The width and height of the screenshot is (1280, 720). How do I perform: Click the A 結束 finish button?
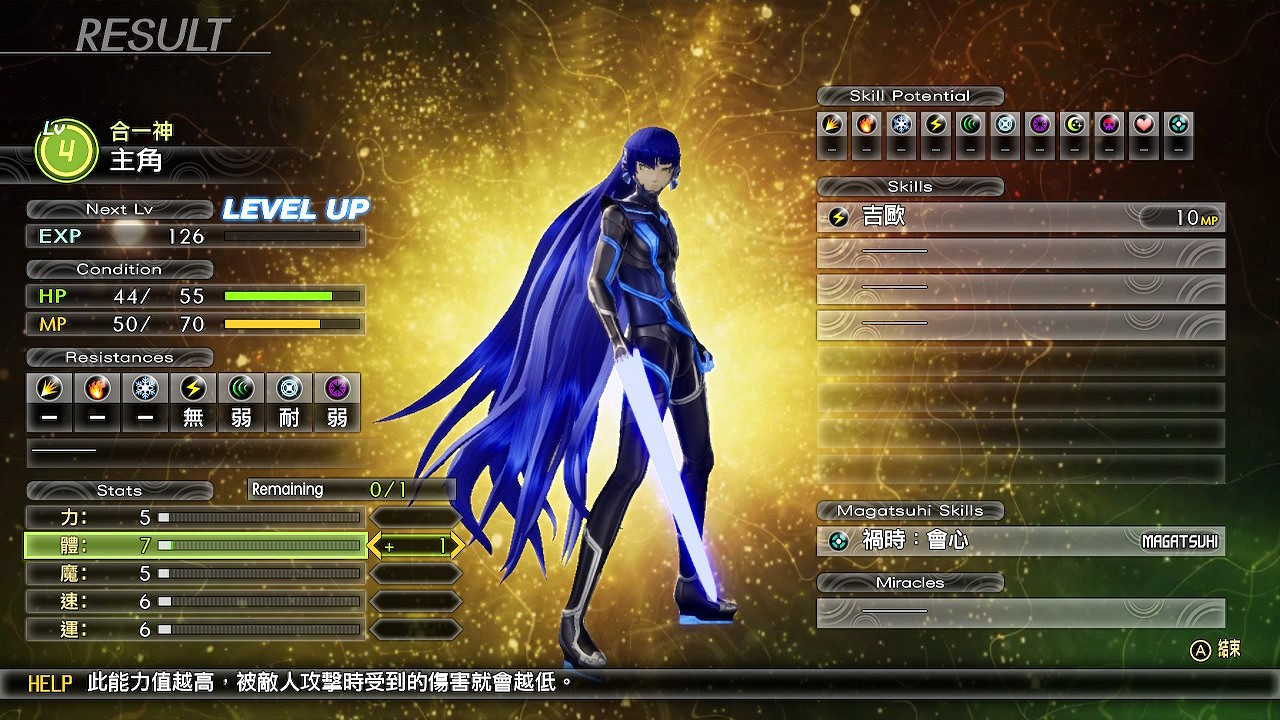pos(1213,649)
